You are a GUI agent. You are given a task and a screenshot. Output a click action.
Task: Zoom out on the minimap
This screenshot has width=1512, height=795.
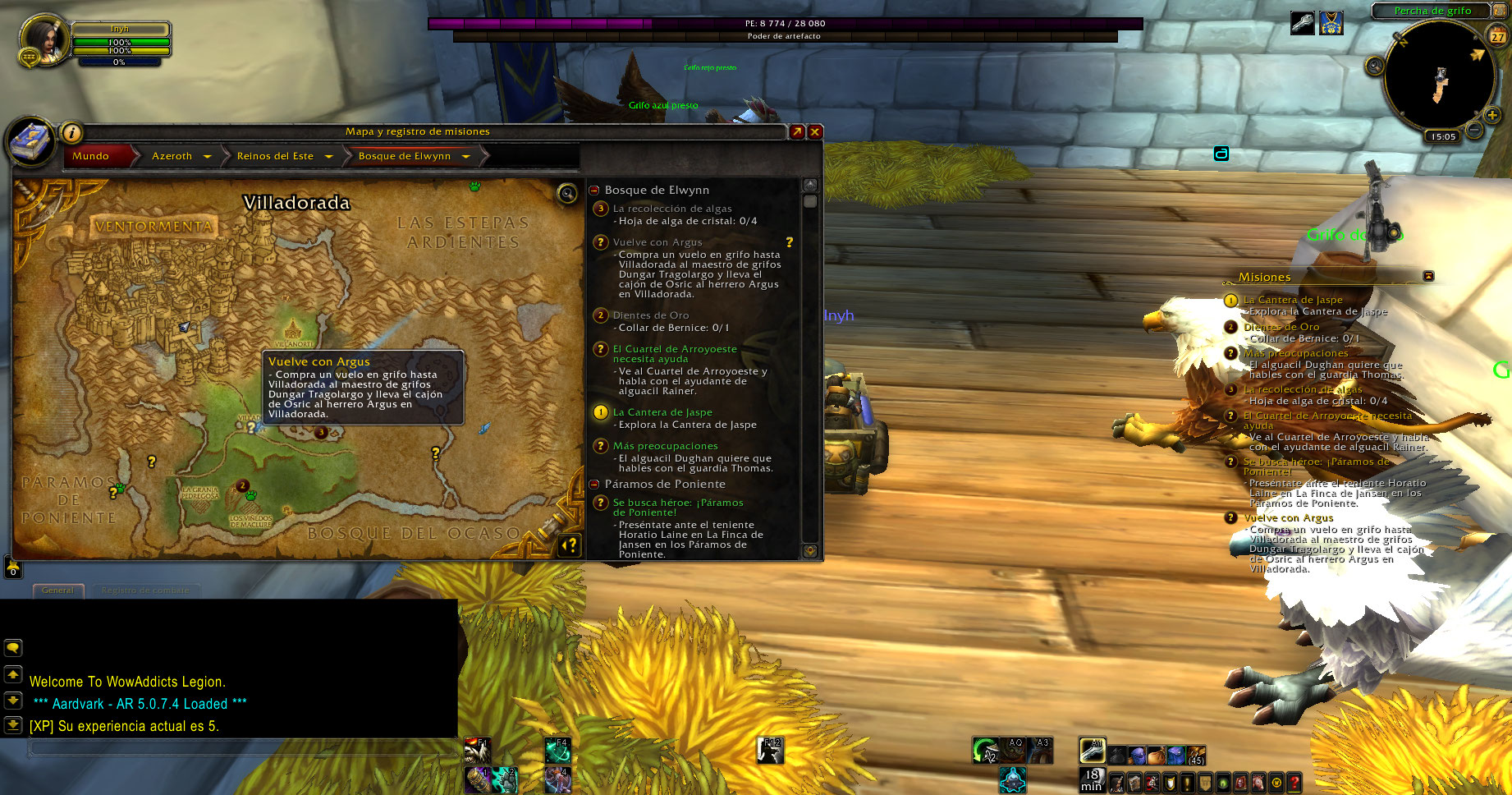(1474, 130)
